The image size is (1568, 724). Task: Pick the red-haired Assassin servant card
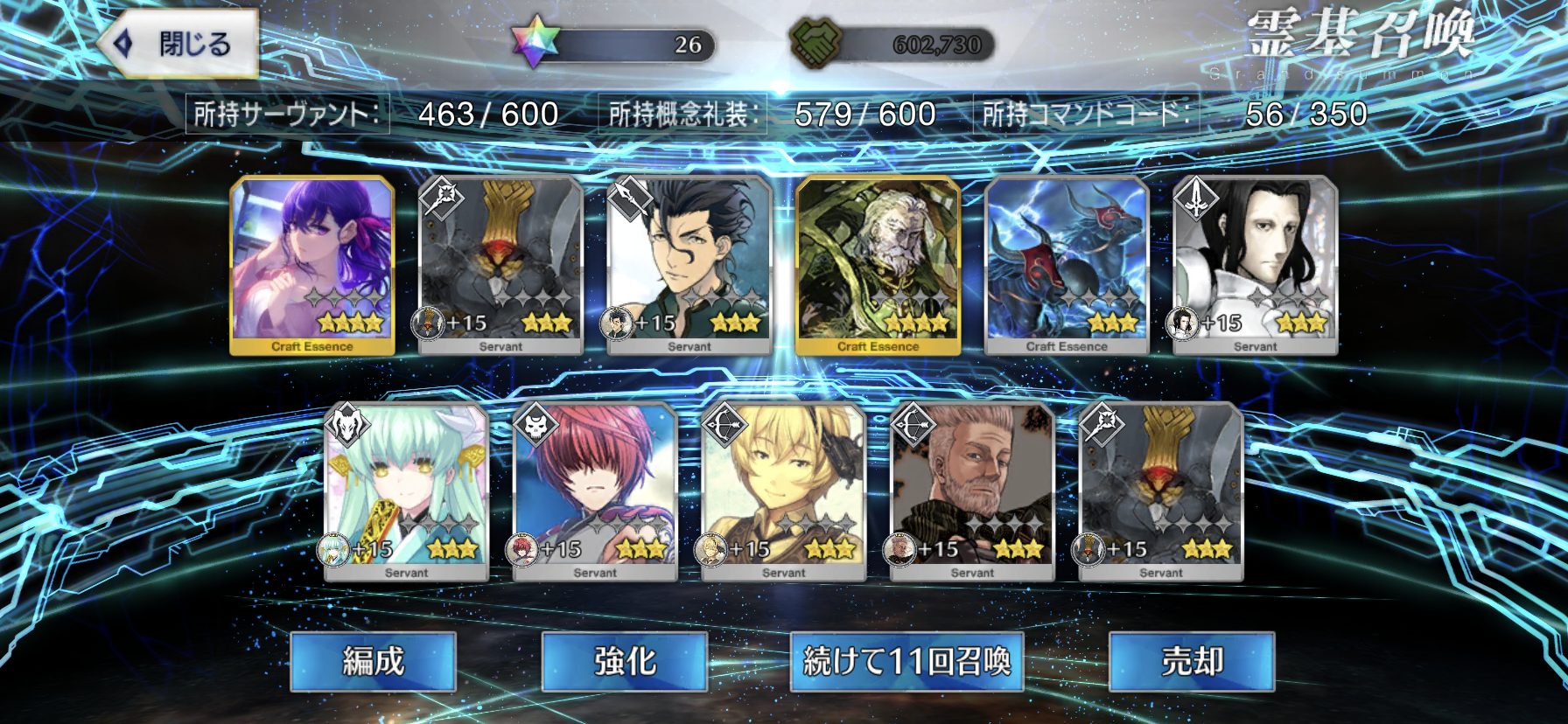pos(595,491)
